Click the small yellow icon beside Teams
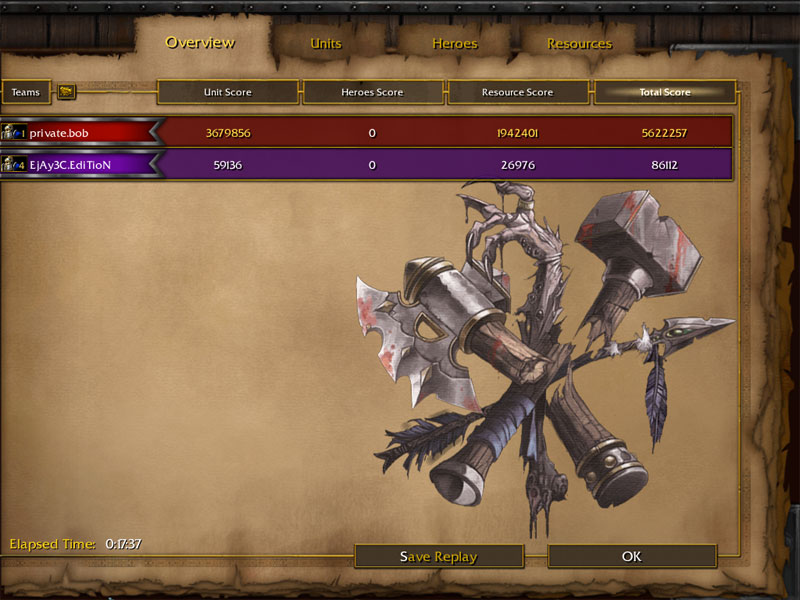This screenshot has width=800, height=600. [67, 92]
